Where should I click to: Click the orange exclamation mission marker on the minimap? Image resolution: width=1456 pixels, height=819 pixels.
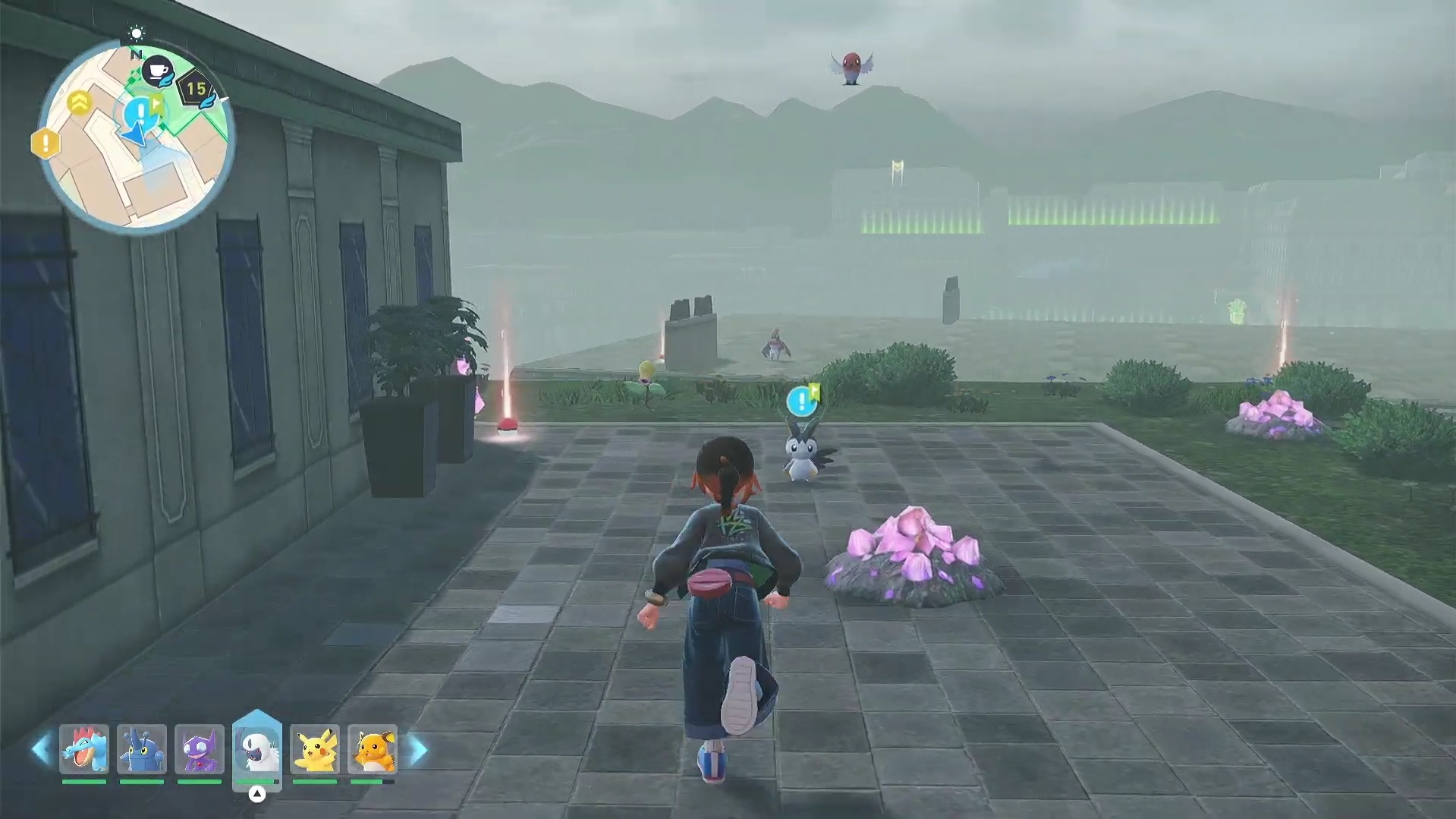pos(46,142)
